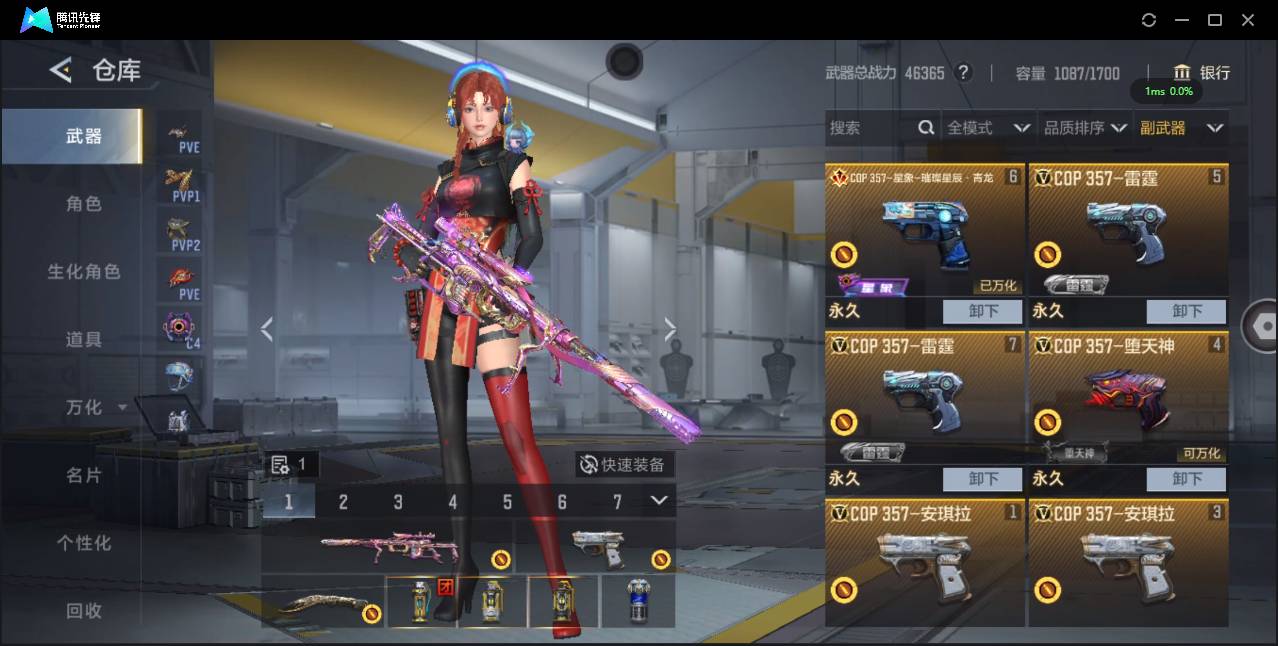
Task: Open the 副武器 weapon type dropdown
Action: point(1181,128)
